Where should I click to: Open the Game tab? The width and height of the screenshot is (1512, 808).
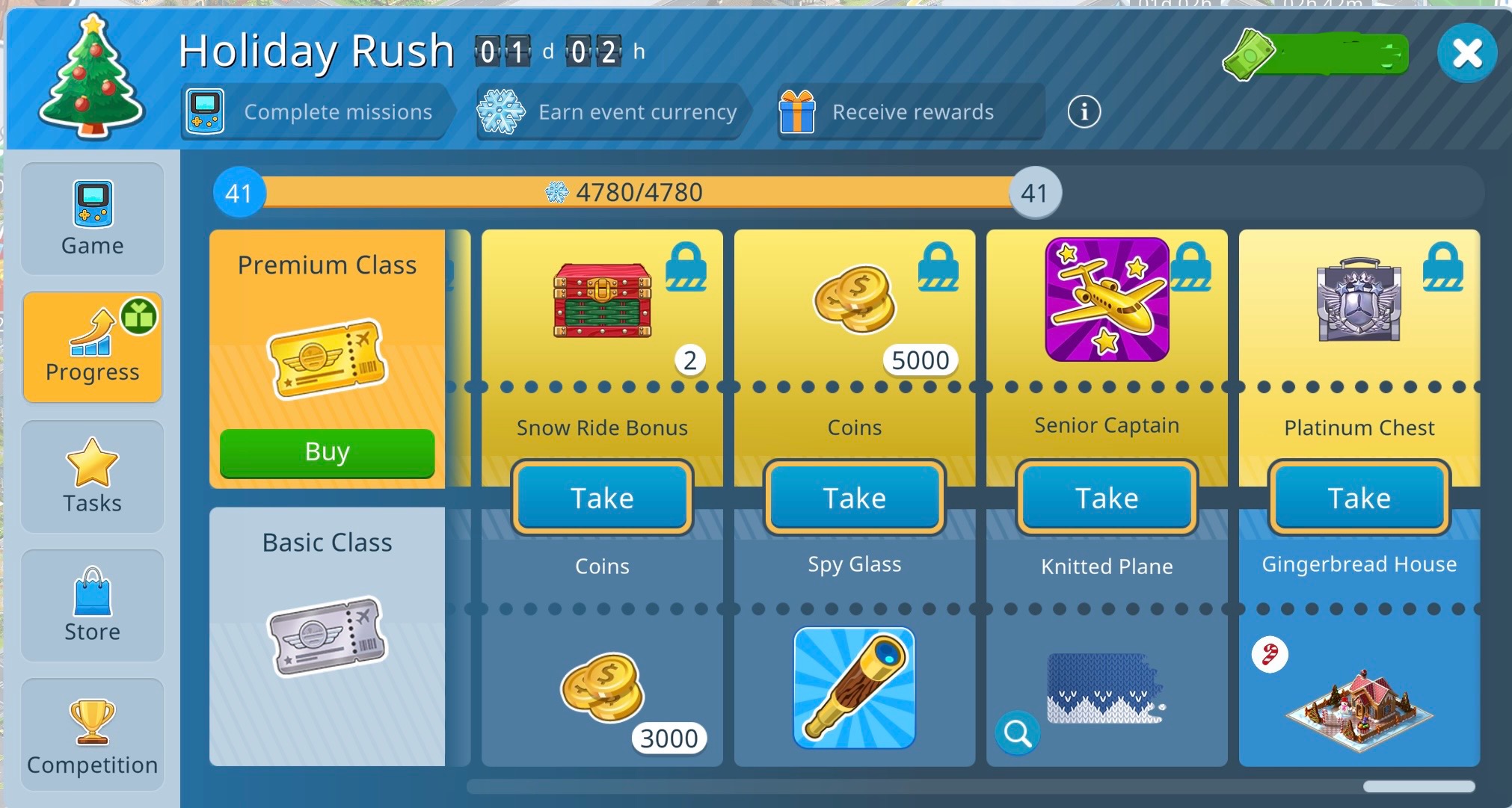click(93, 218)
